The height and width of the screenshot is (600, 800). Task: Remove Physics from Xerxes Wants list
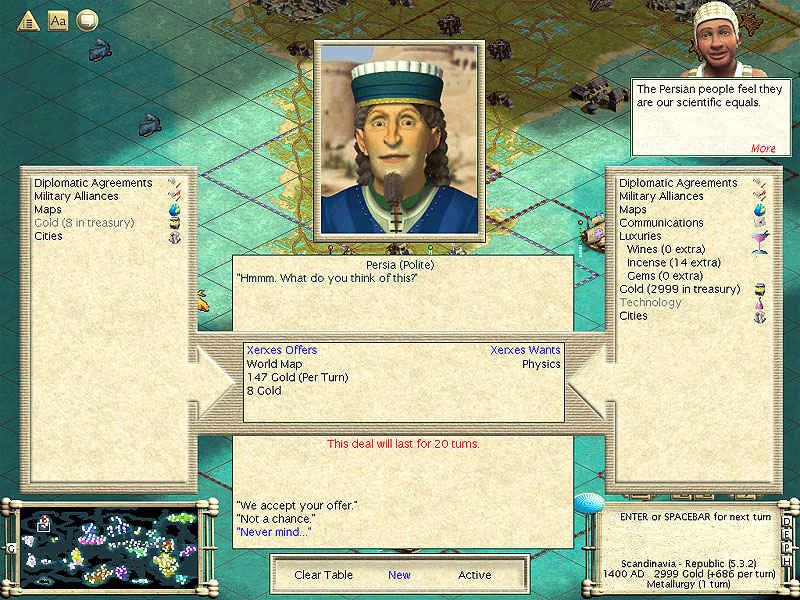pyautogui.click(x=541, y=364)
